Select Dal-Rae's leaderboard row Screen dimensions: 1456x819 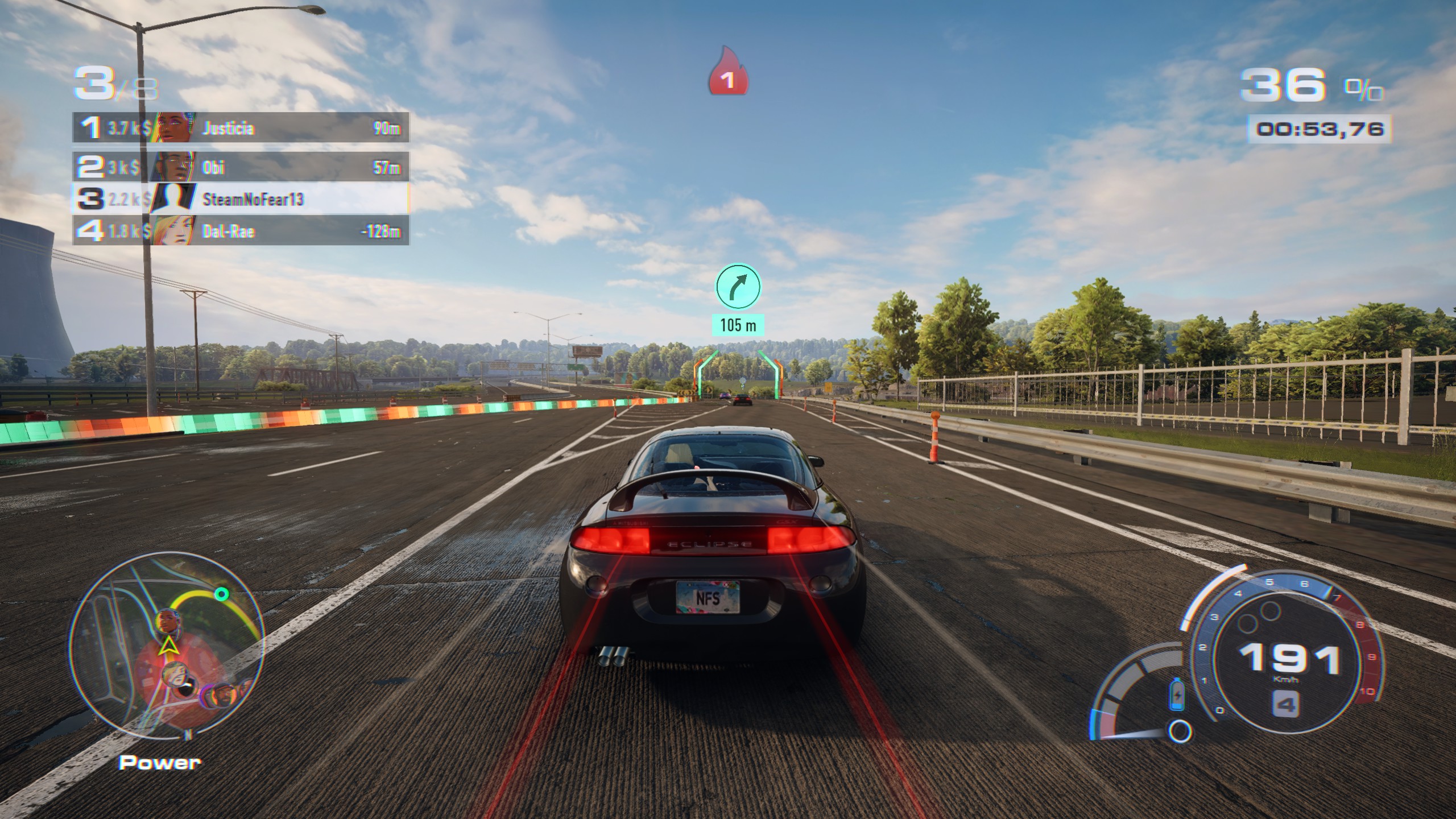click(x=240, y=231)
